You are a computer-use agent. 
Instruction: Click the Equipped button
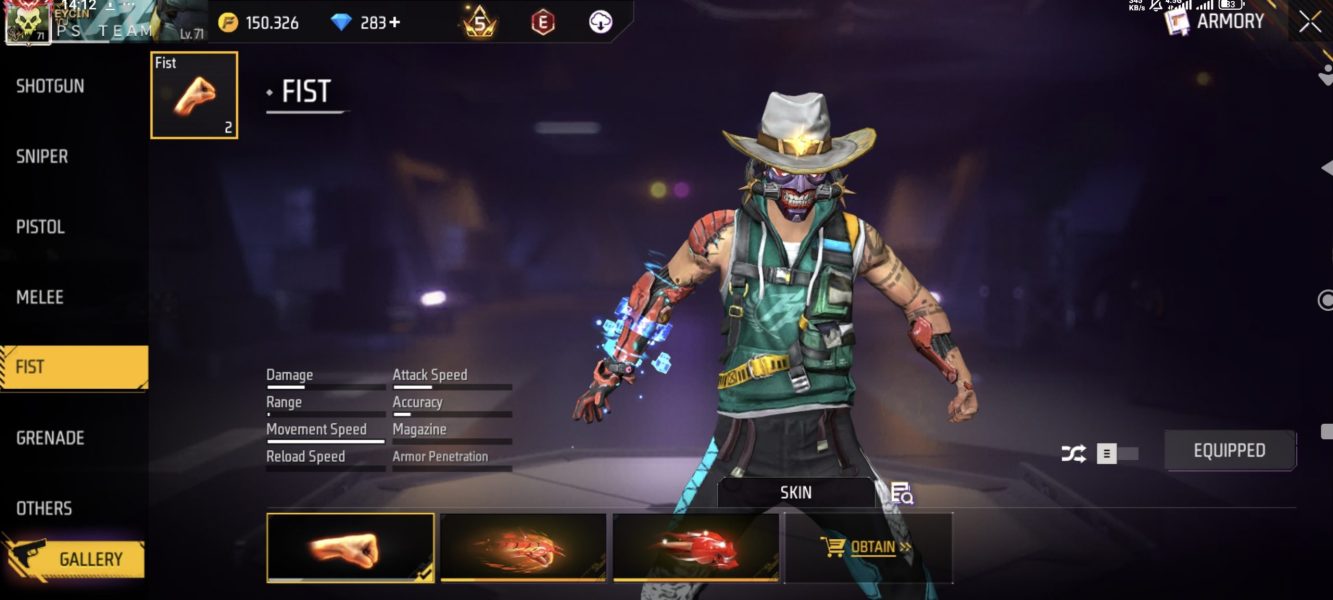click(1229, 451)
